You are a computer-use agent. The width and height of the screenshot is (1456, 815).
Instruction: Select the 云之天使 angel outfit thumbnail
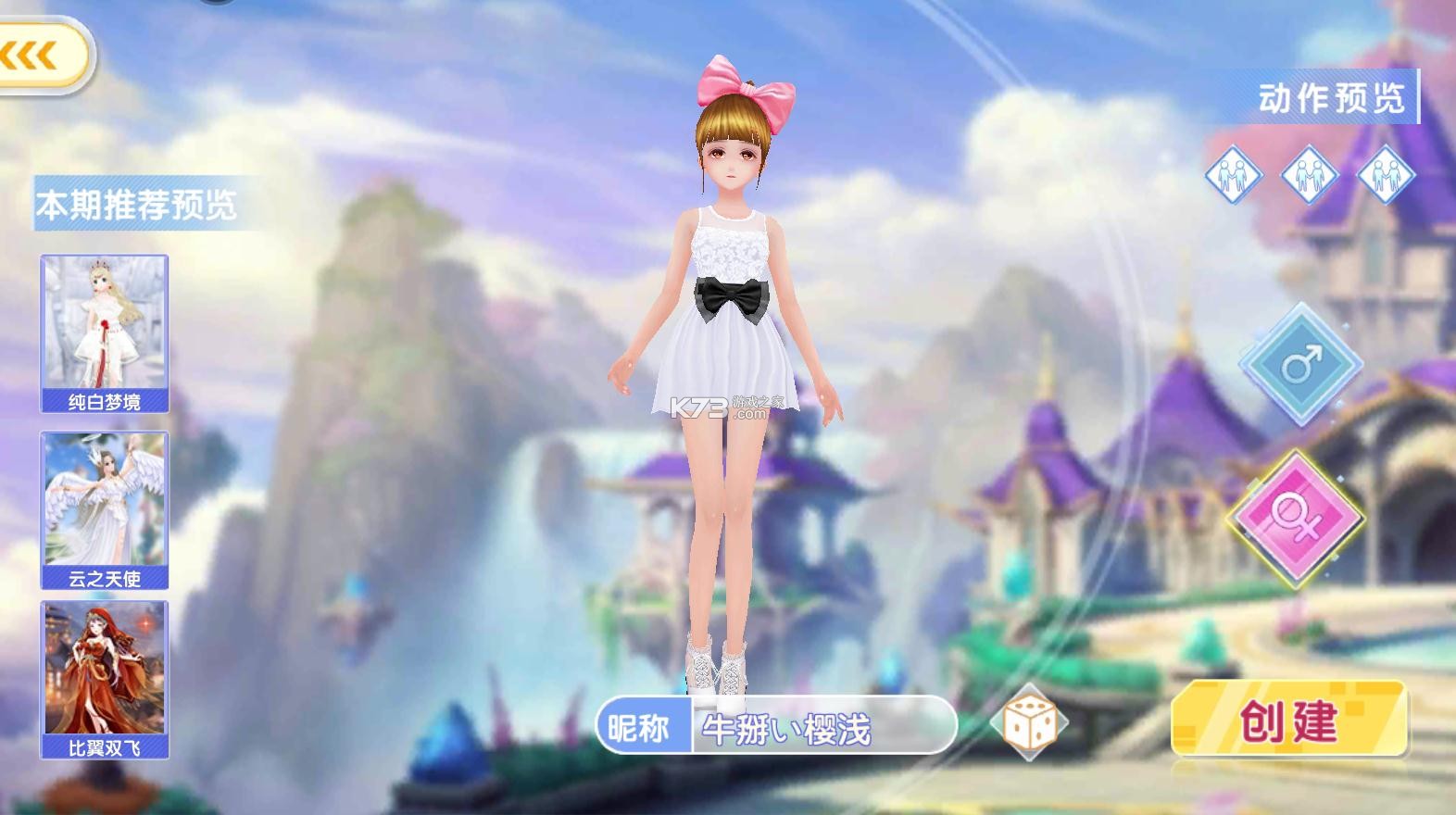[104, 509]
